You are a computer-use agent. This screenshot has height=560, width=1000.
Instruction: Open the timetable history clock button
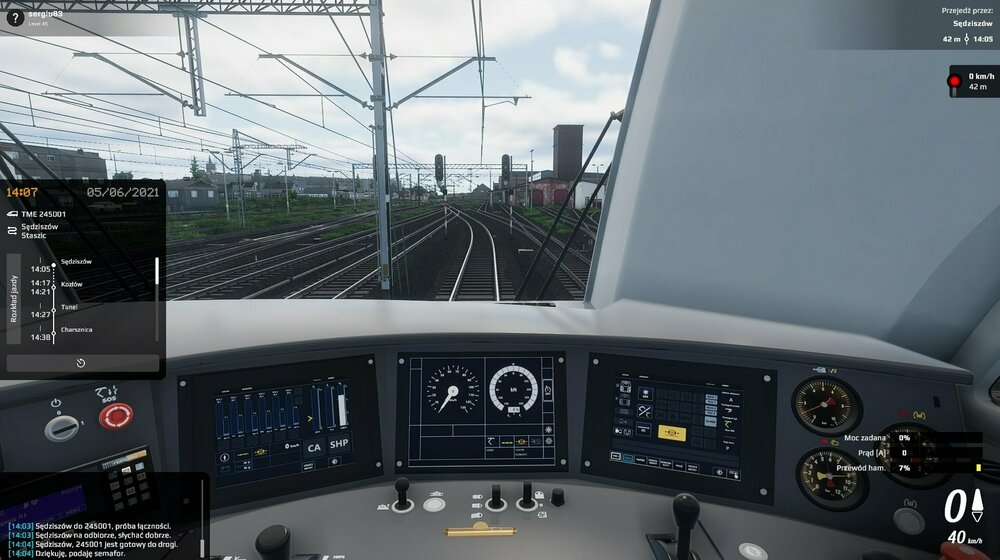click(81, 363)
